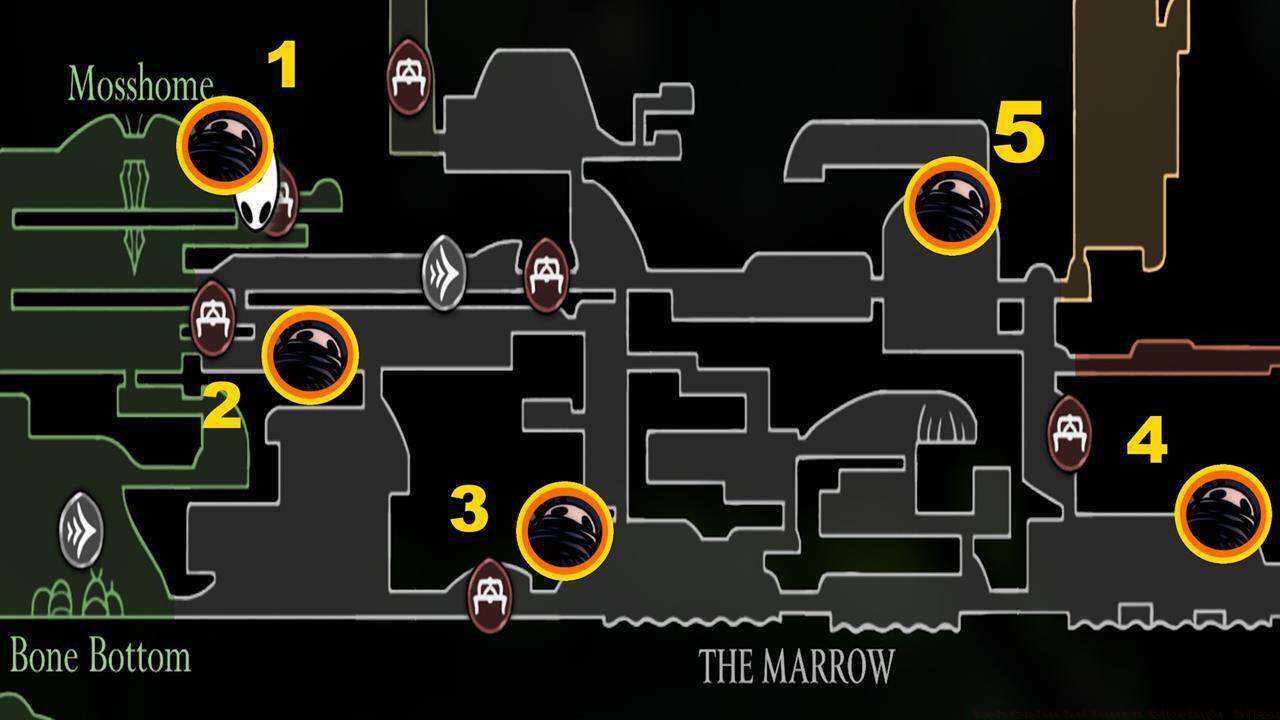Select collectible marker number 3
Viewport: 1280px width, 720px height.
(x=565, y=531)
